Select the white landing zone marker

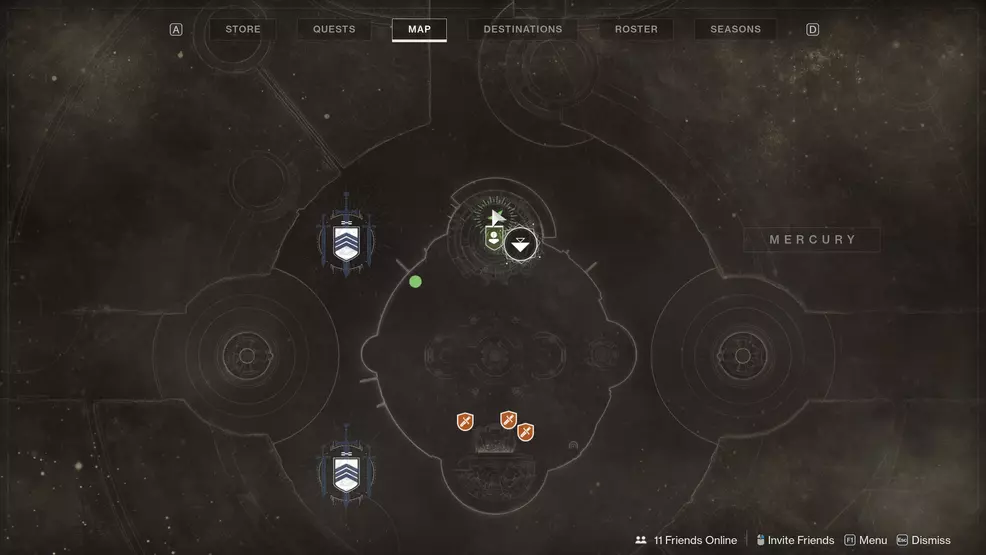tap(520, 244)
